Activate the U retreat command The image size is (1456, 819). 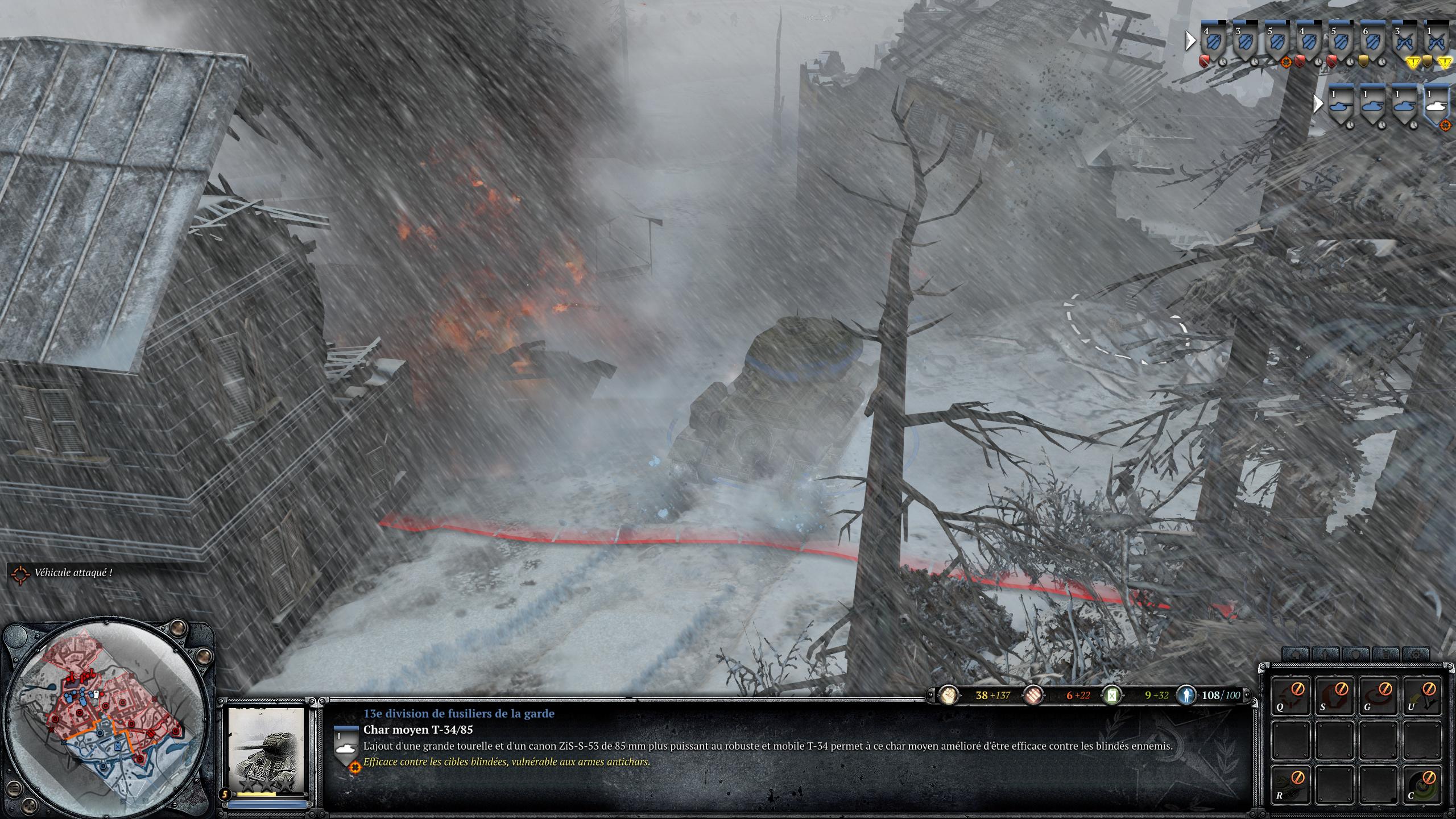click(x=1423, y=694)
